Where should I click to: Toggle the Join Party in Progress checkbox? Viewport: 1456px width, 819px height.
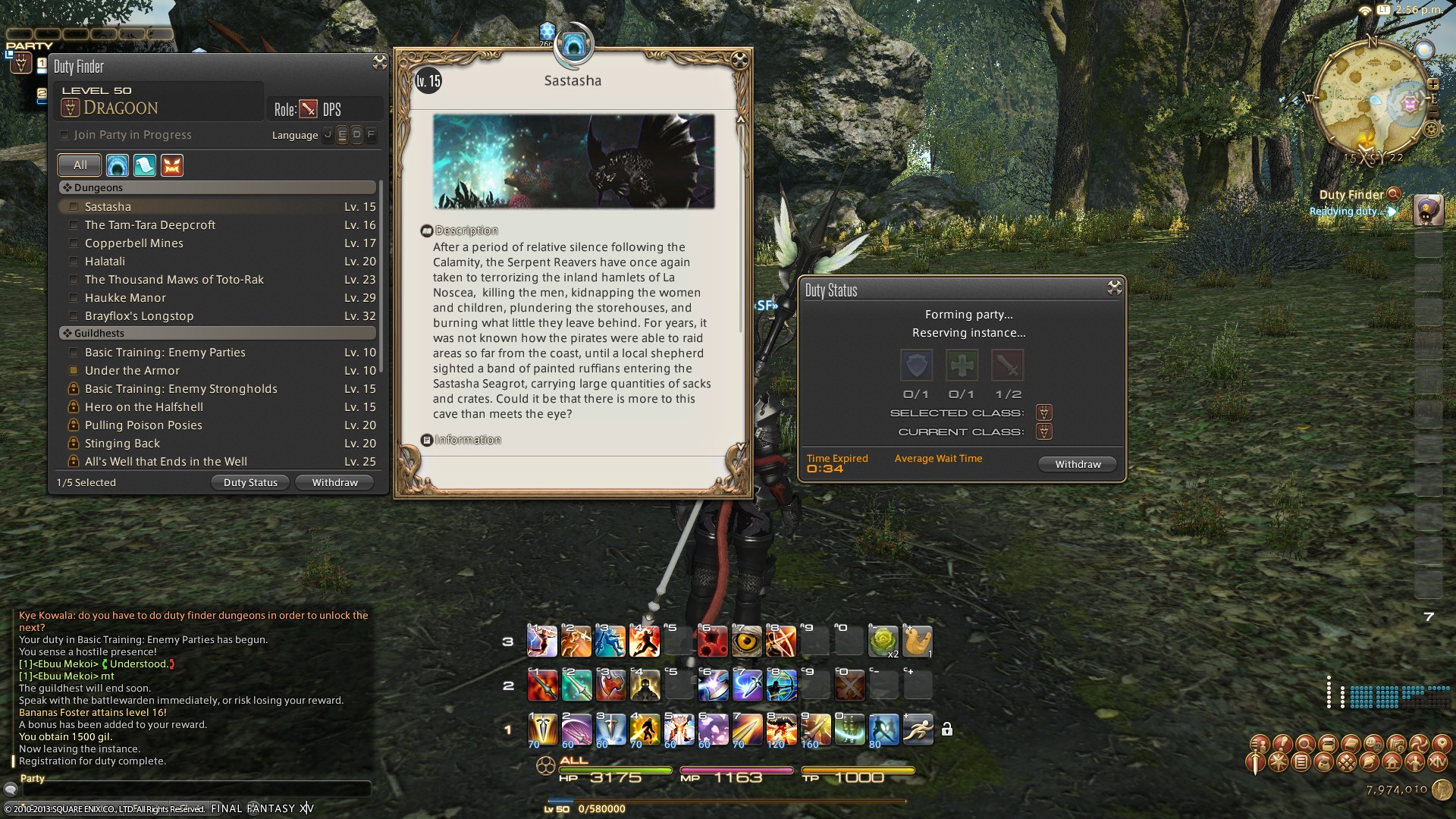(64, 135)
